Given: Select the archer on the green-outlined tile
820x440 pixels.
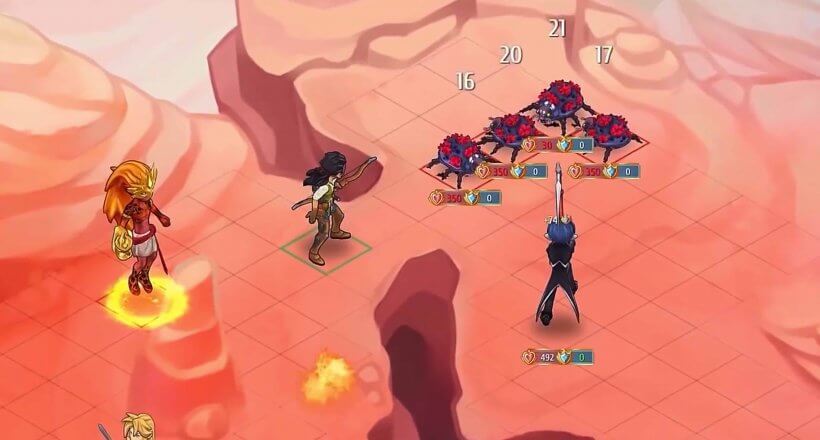Looking at the screenshot, I should tap(326, 207).
